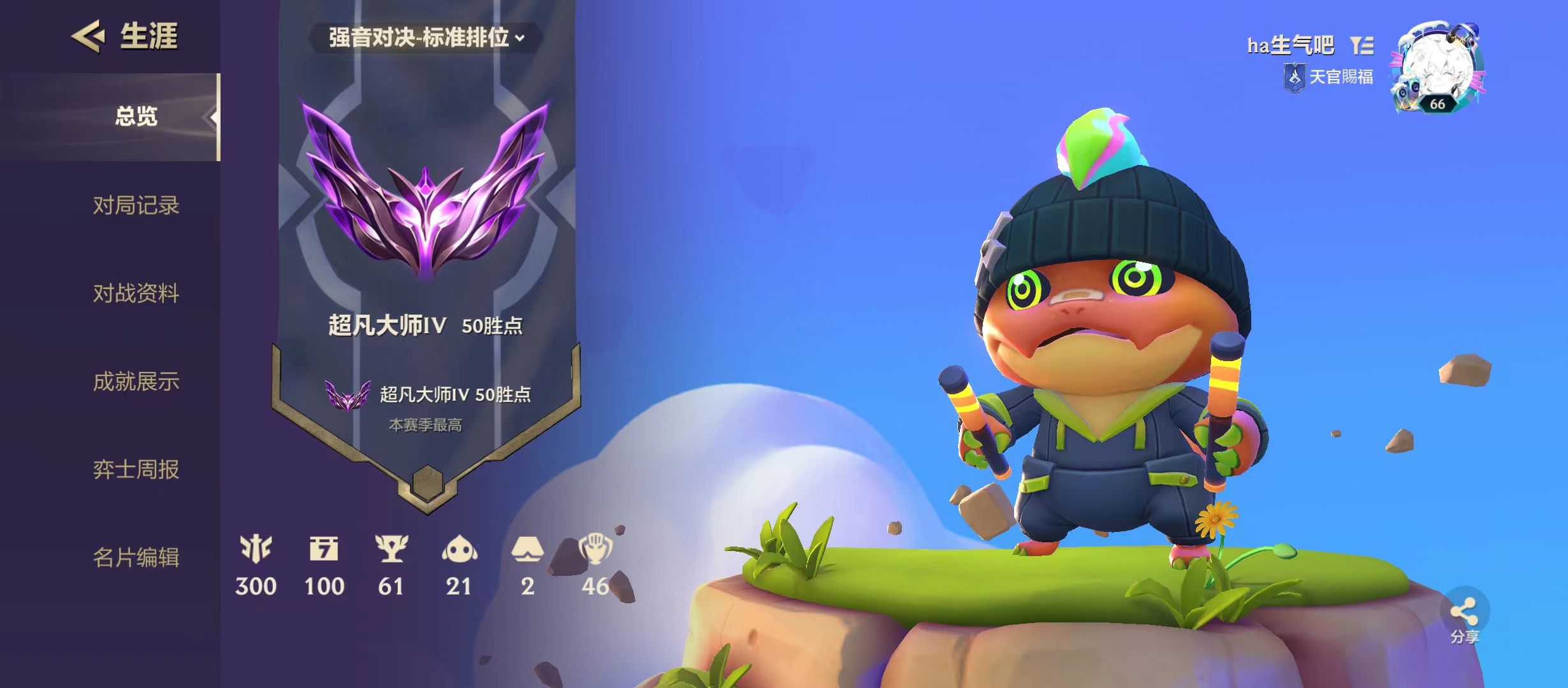Expand the 强音对决-标准排位 mode dropdown
The height and width of the screenshot is (688, 1568).
tap(426, 38)
